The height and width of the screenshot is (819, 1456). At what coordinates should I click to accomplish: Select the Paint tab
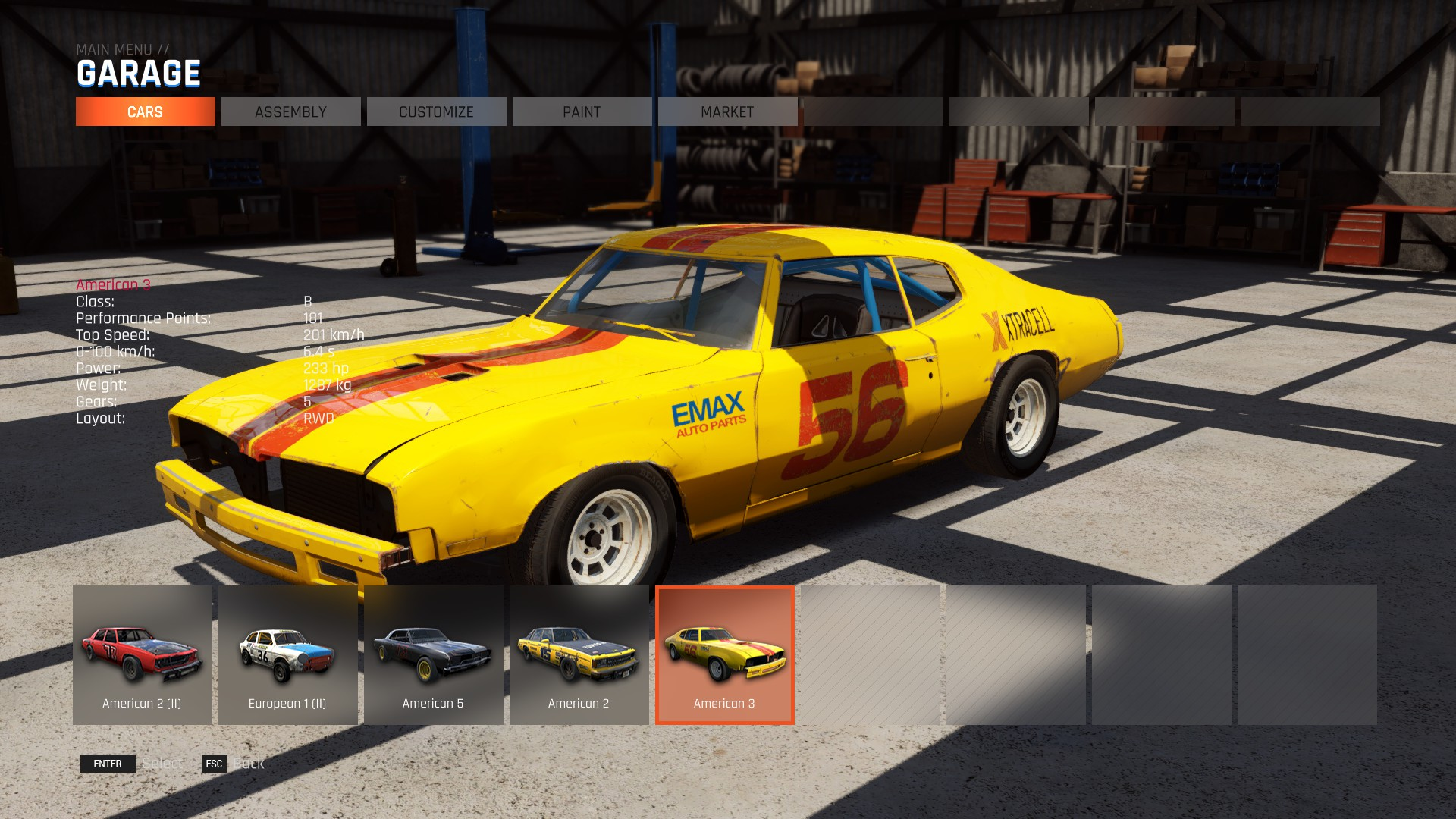pos(582,111)
